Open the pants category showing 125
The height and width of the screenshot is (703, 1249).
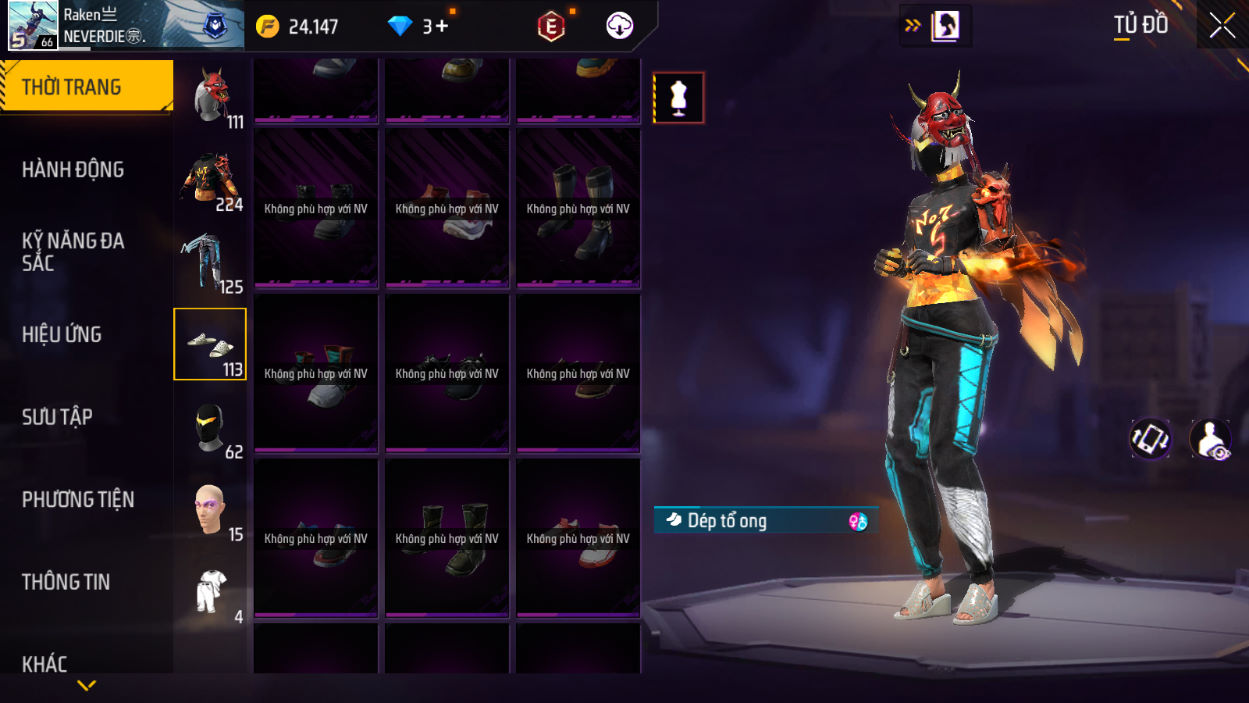[210, 262]
